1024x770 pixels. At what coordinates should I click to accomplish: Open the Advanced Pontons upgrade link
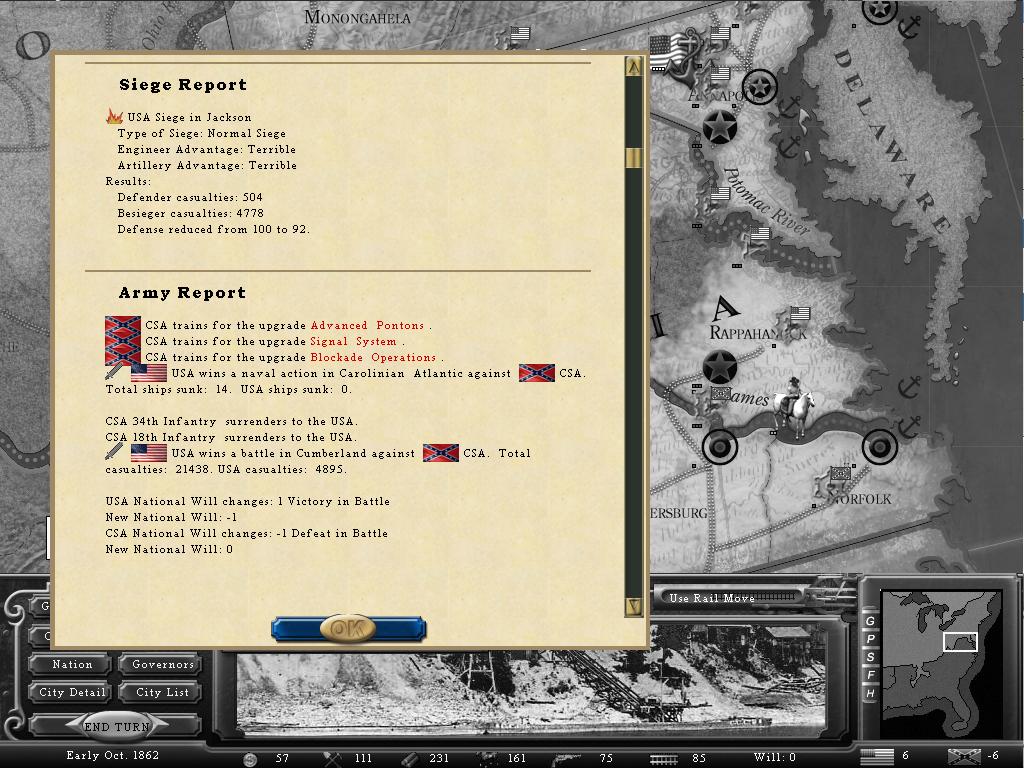[x=368, y=326]
